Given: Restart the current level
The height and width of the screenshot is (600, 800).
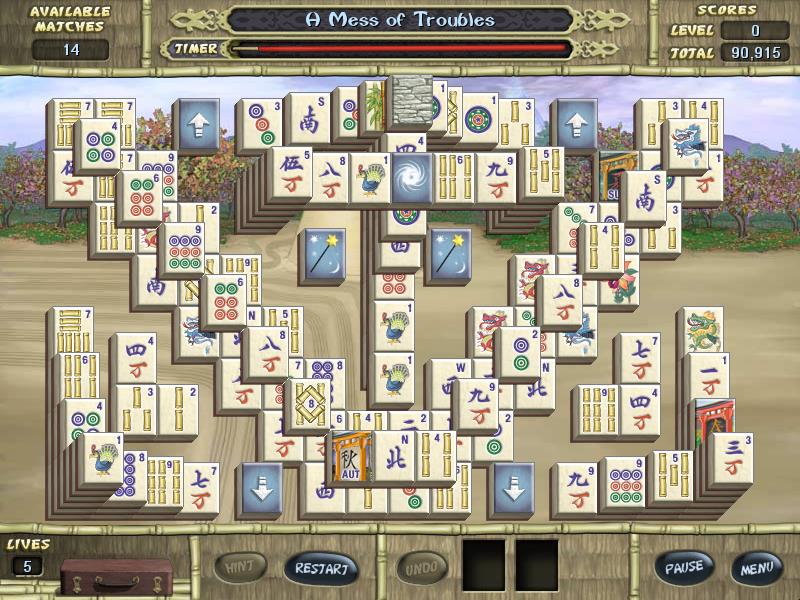Looking at the screenshot, I should 321,568.
